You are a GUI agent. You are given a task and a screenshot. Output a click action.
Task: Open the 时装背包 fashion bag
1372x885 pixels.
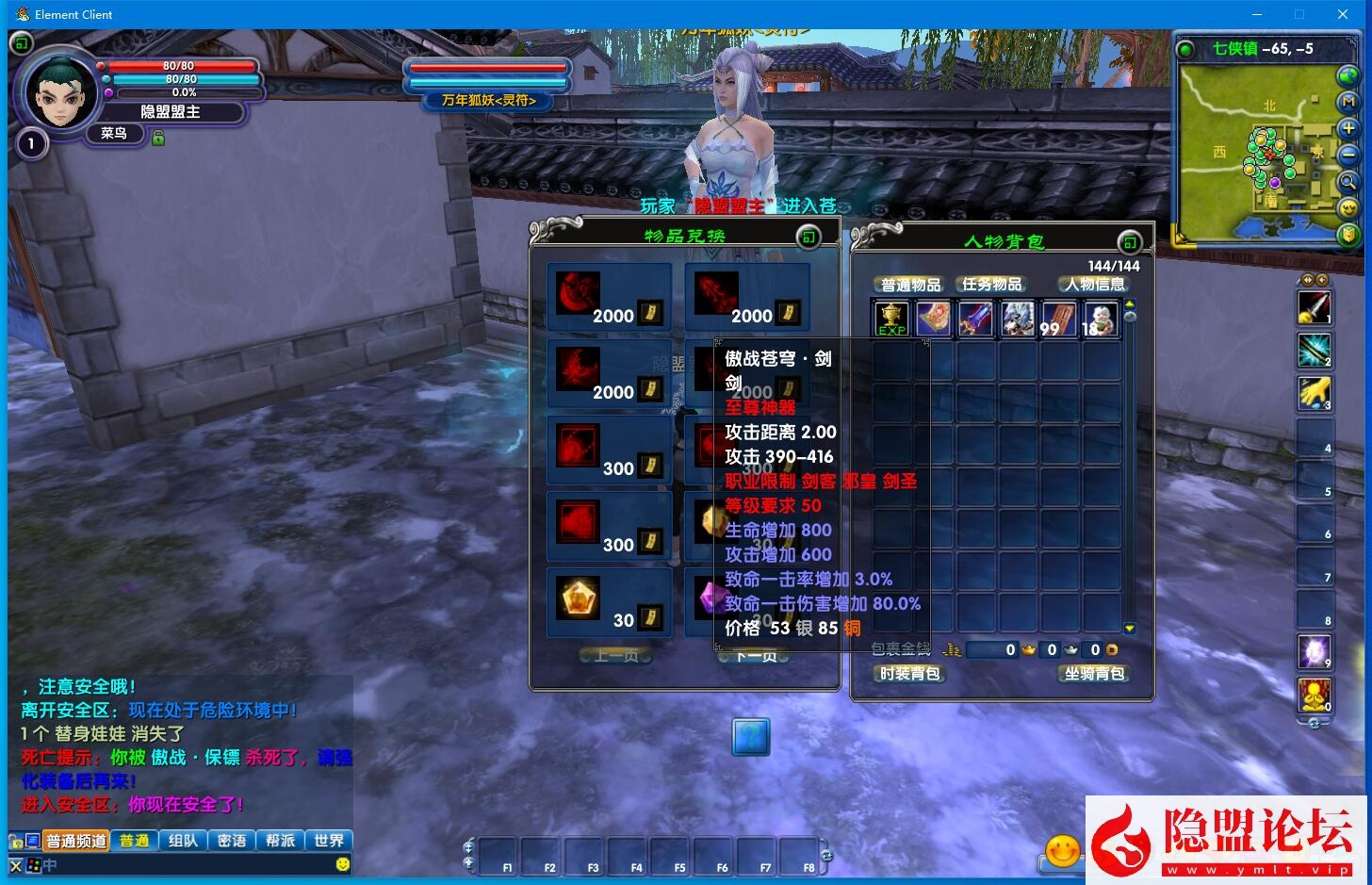(x=909, y=674)
